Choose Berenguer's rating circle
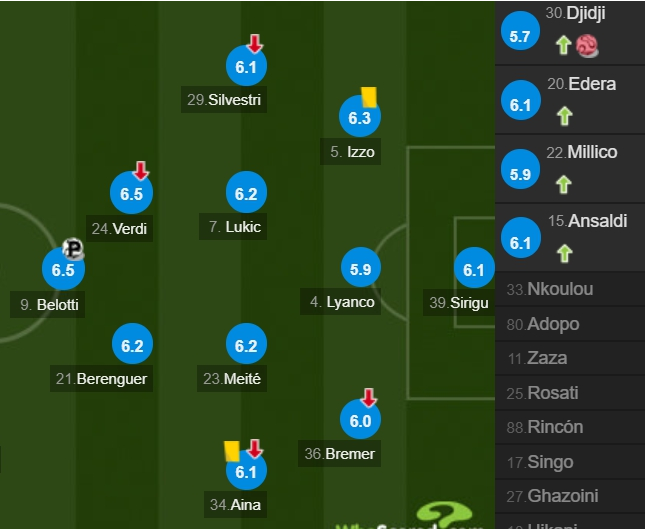The width and height of the screenshot is (645, 529). pos(132,346)
